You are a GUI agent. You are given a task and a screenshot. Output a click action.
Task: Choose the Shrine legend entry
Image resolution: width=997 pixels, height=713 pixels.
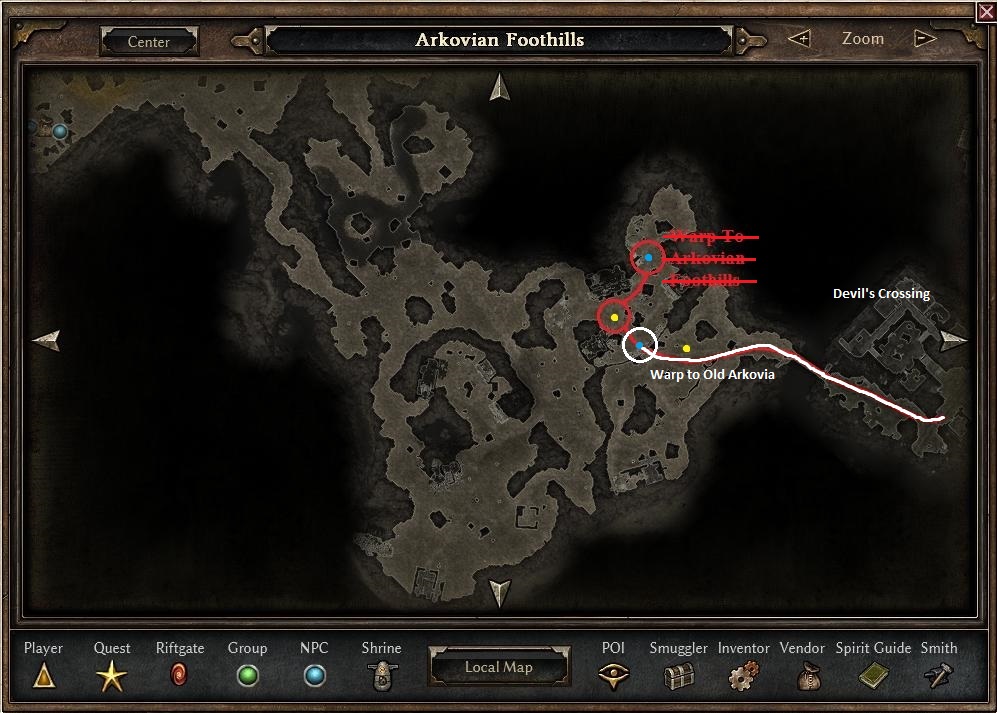click(x=381, y=677)
